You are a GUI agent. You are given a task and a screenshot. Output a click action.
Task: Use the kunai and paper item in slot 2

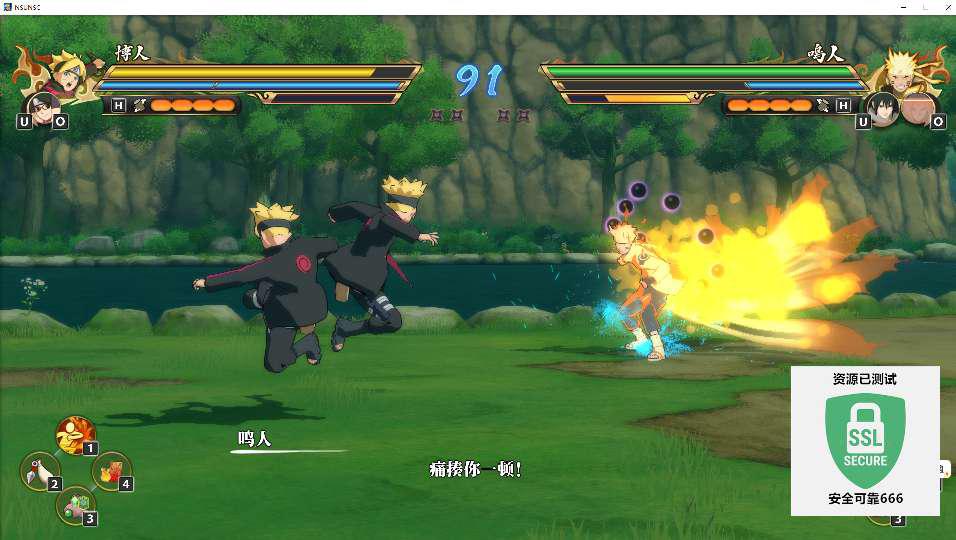click(40, 471)
